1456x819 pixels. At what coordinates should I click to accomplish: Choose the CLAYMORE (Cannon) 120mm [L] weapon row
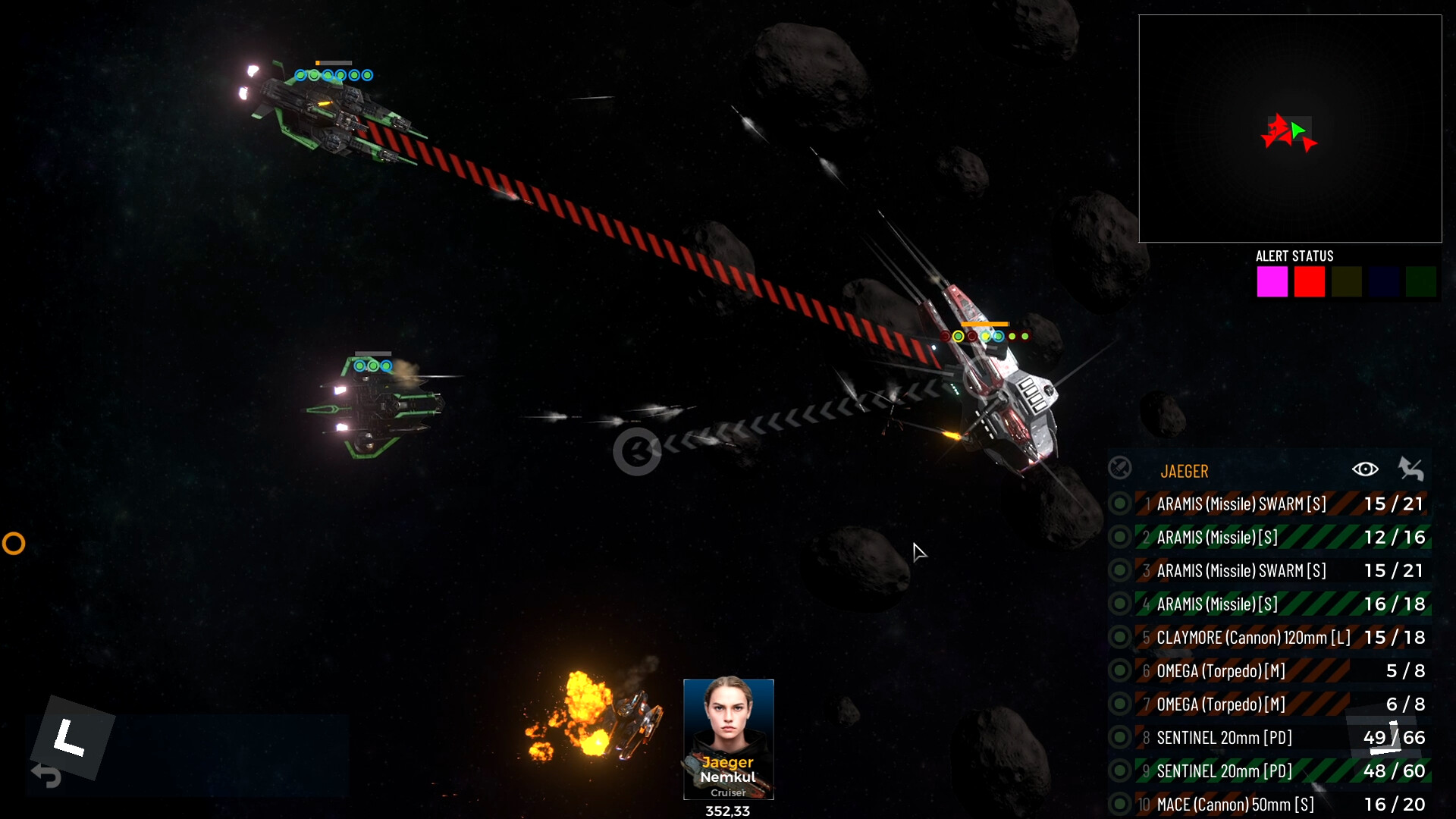[1253, 638]
